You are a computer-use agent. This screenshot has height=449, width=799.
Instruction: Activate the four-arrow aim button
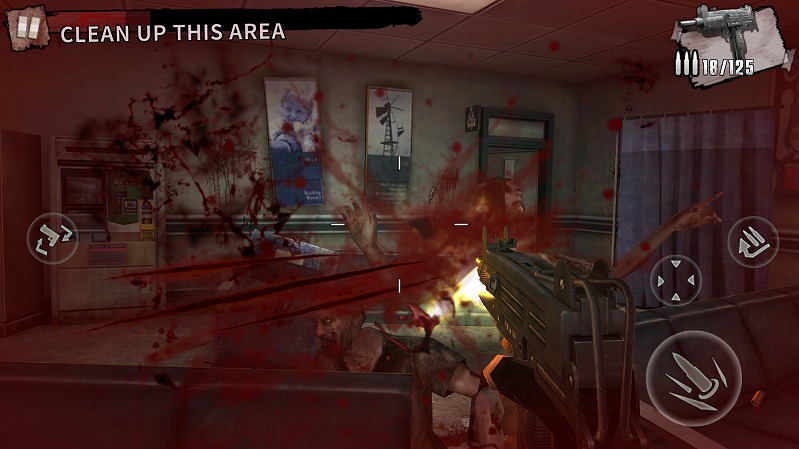[676, 281]
